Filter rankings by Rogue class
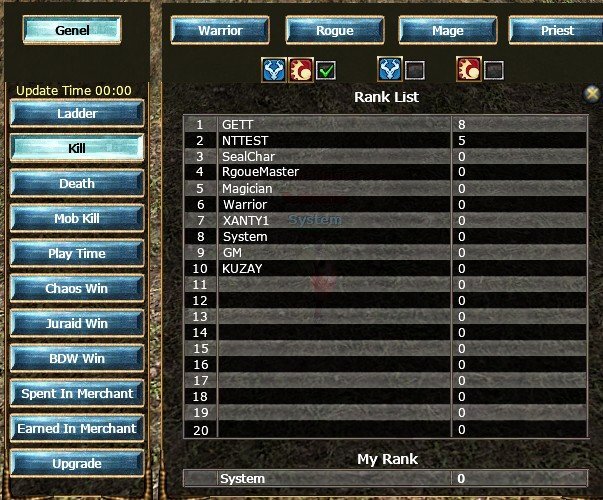Image resolution: width=603 pixels, height=500 pixels. tap(334, 30)
